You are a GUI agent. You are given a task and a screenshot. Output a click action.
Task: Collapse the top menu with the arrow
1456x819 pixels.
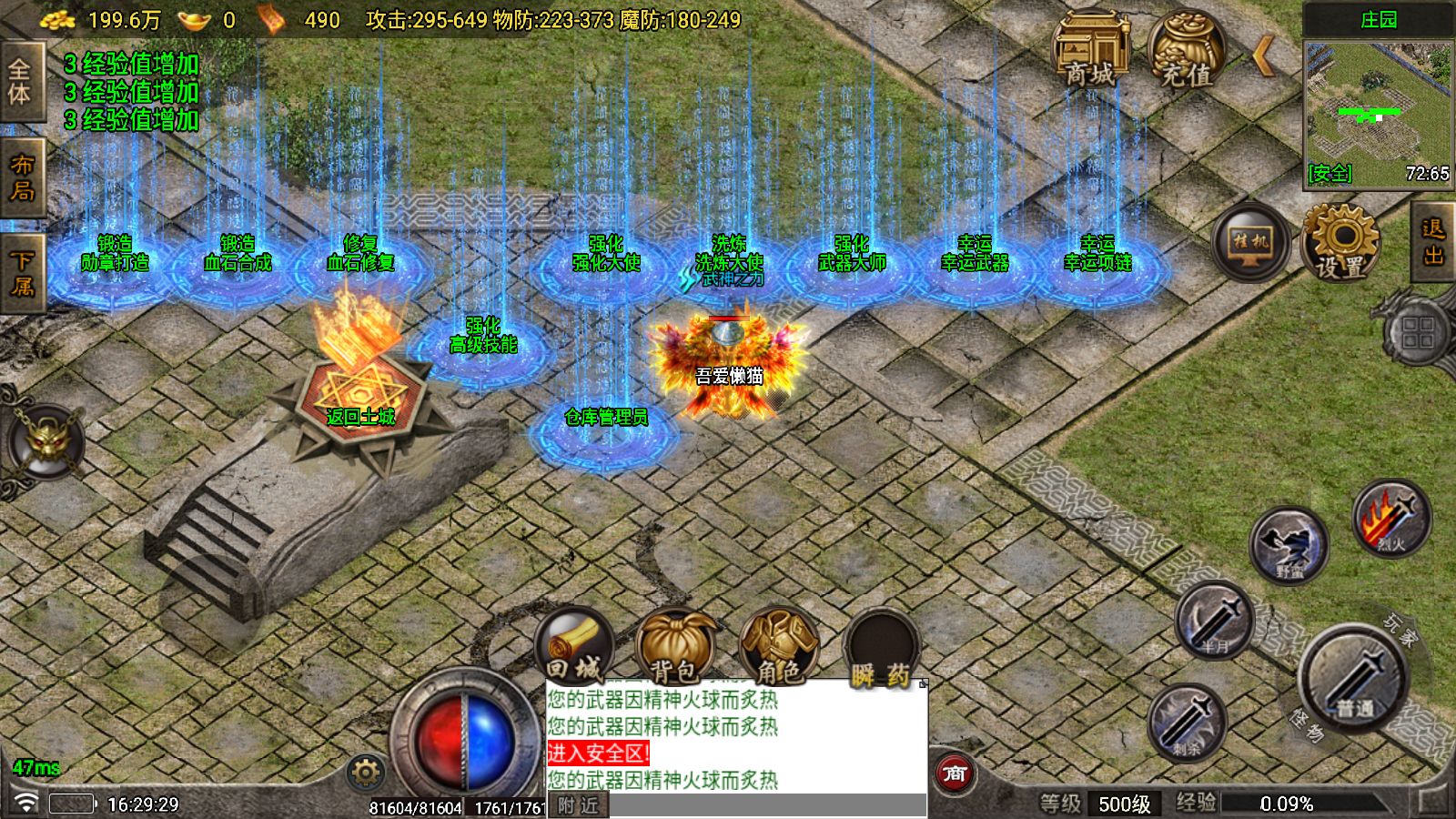(x=1263, y=57)
